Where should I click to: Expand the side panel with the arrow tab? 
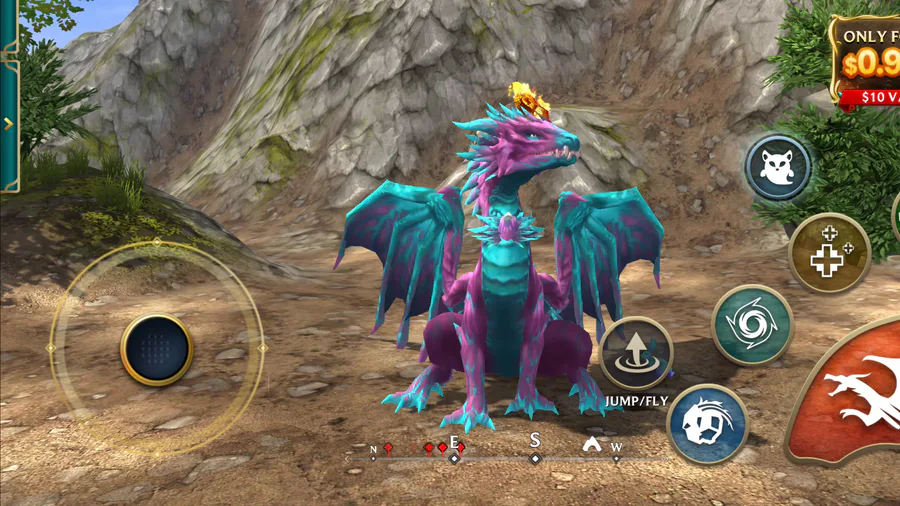[x=8, y=124]
